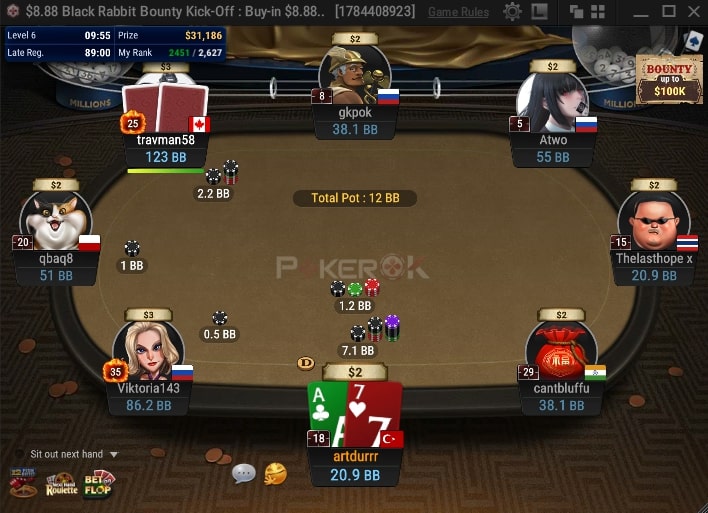Viewport: 708px width, 513px height.
Task: Open the chat speech bubble
Action: pos(243,473)
